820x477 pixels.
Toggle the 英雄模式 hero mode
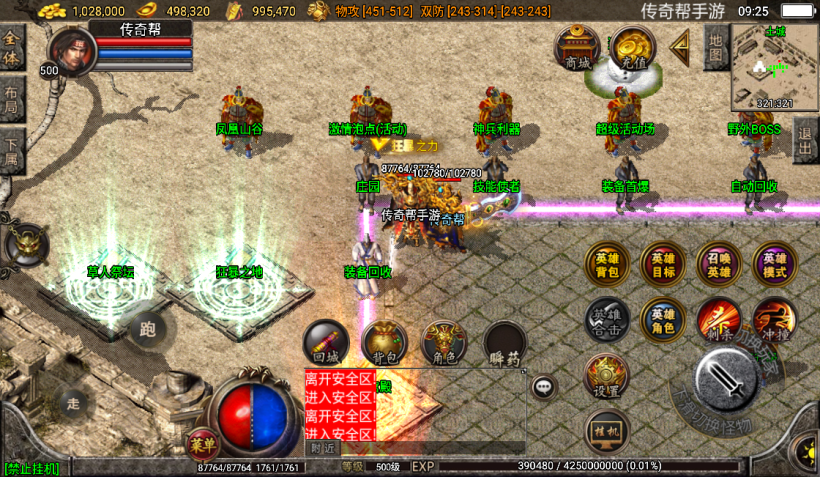point(774,264)
